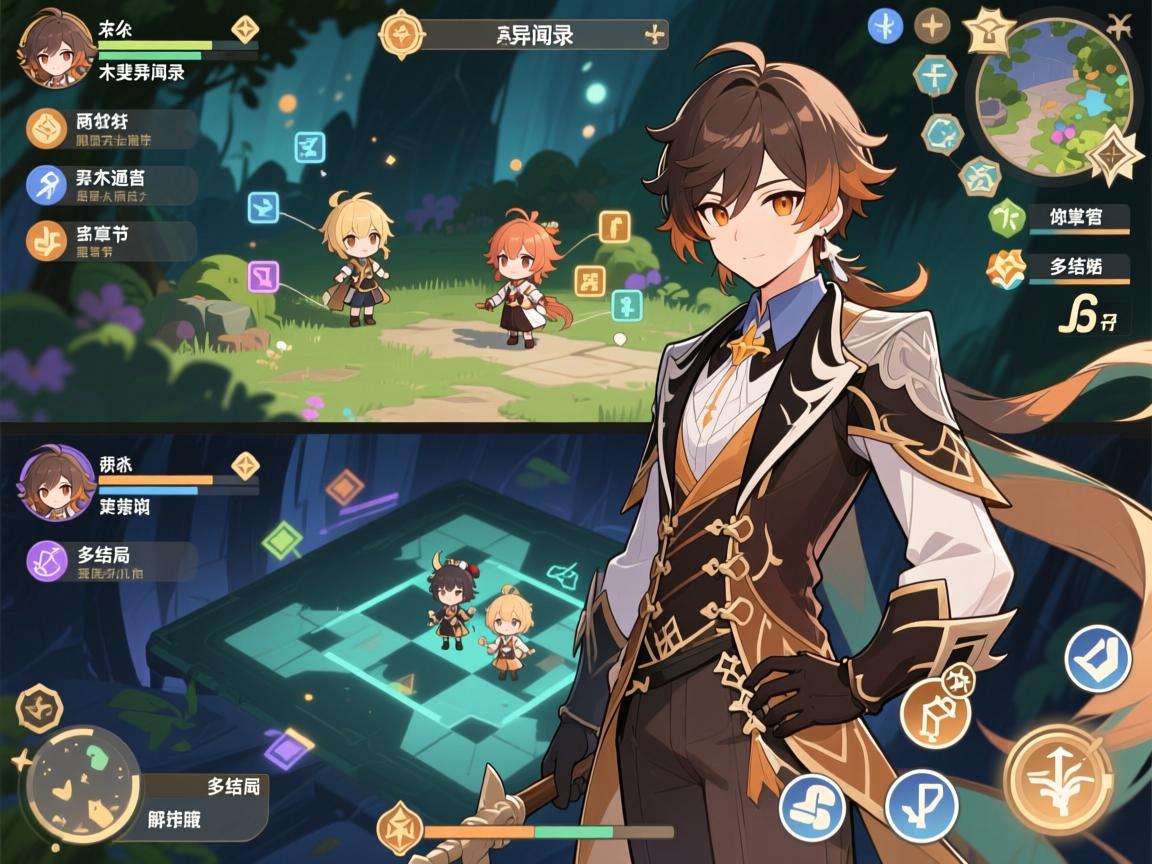
Task: Click the tan round plus icon
Action: click(932, 26)
